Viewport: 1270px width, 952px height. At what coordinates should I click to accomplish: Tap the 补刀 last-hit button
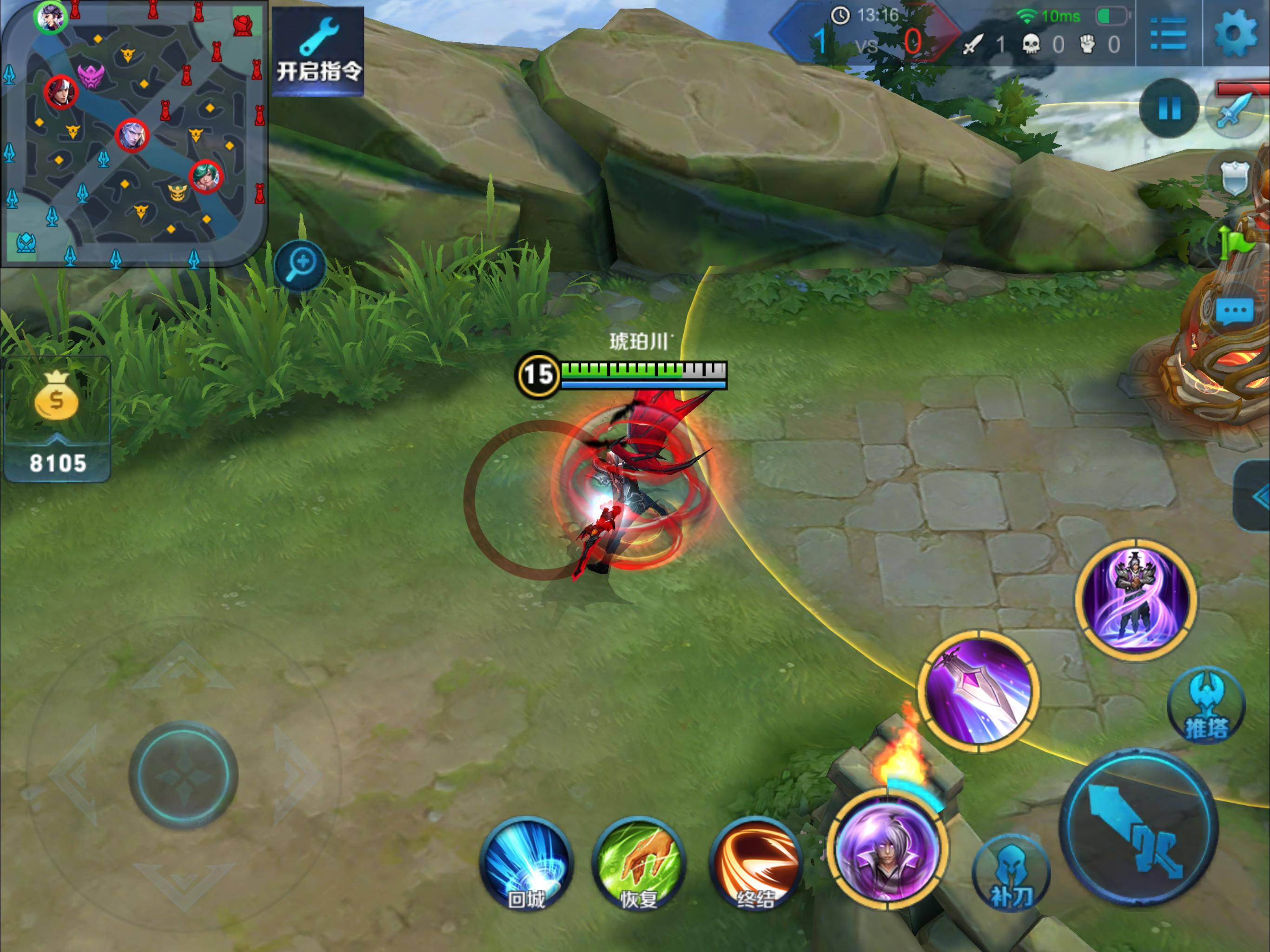(x=1011, y=874)
